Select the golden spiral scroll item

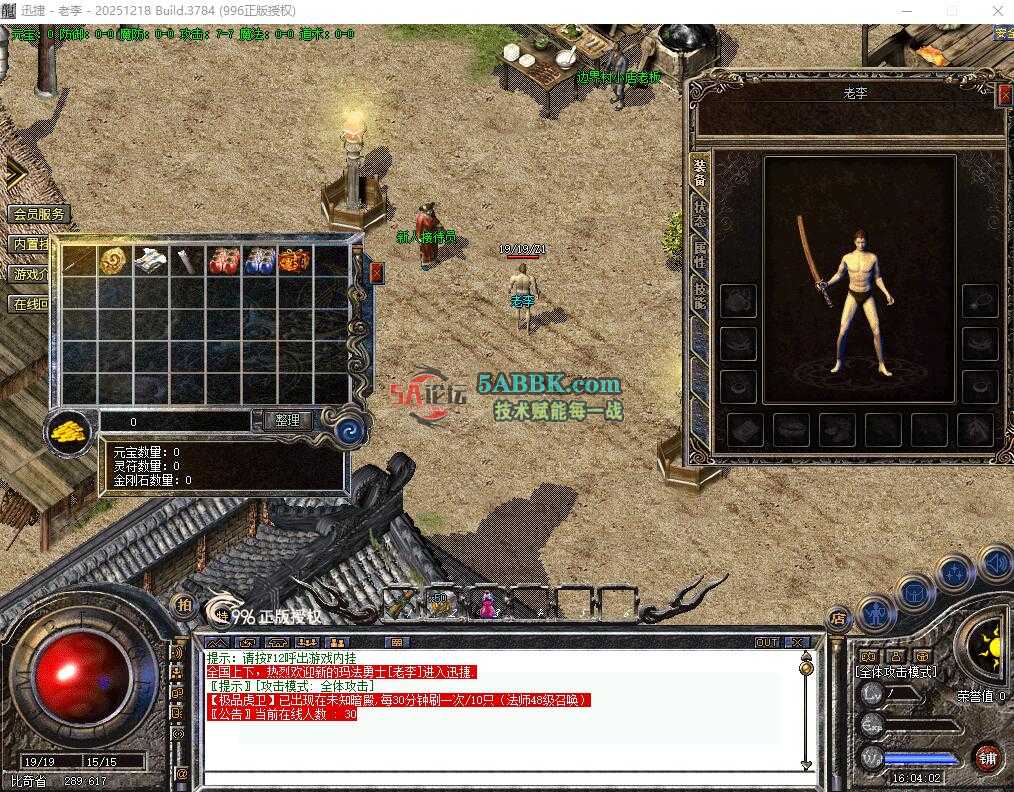pyautogui.click(x=112, y=260)
